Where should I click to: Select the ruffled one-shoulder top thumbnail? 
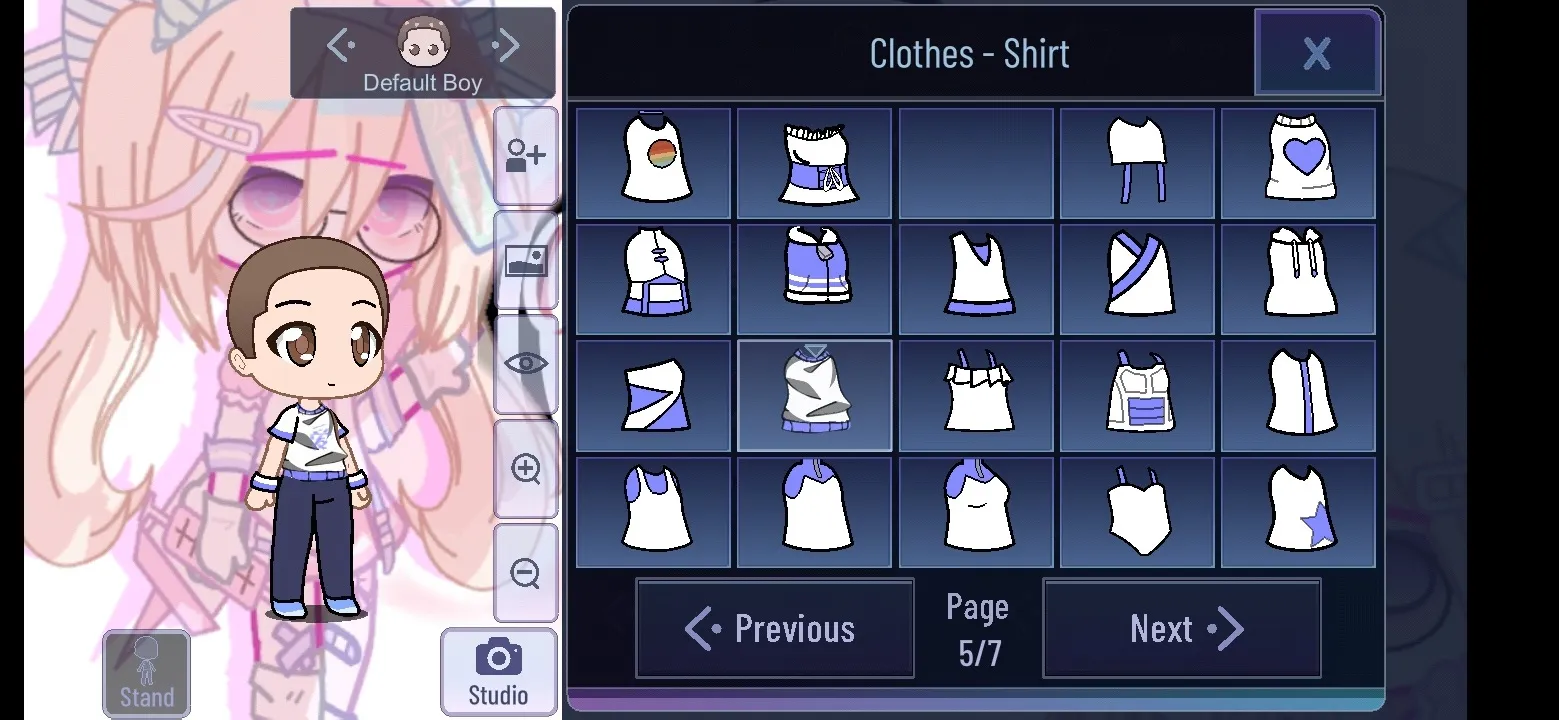(x=975, y=395)
